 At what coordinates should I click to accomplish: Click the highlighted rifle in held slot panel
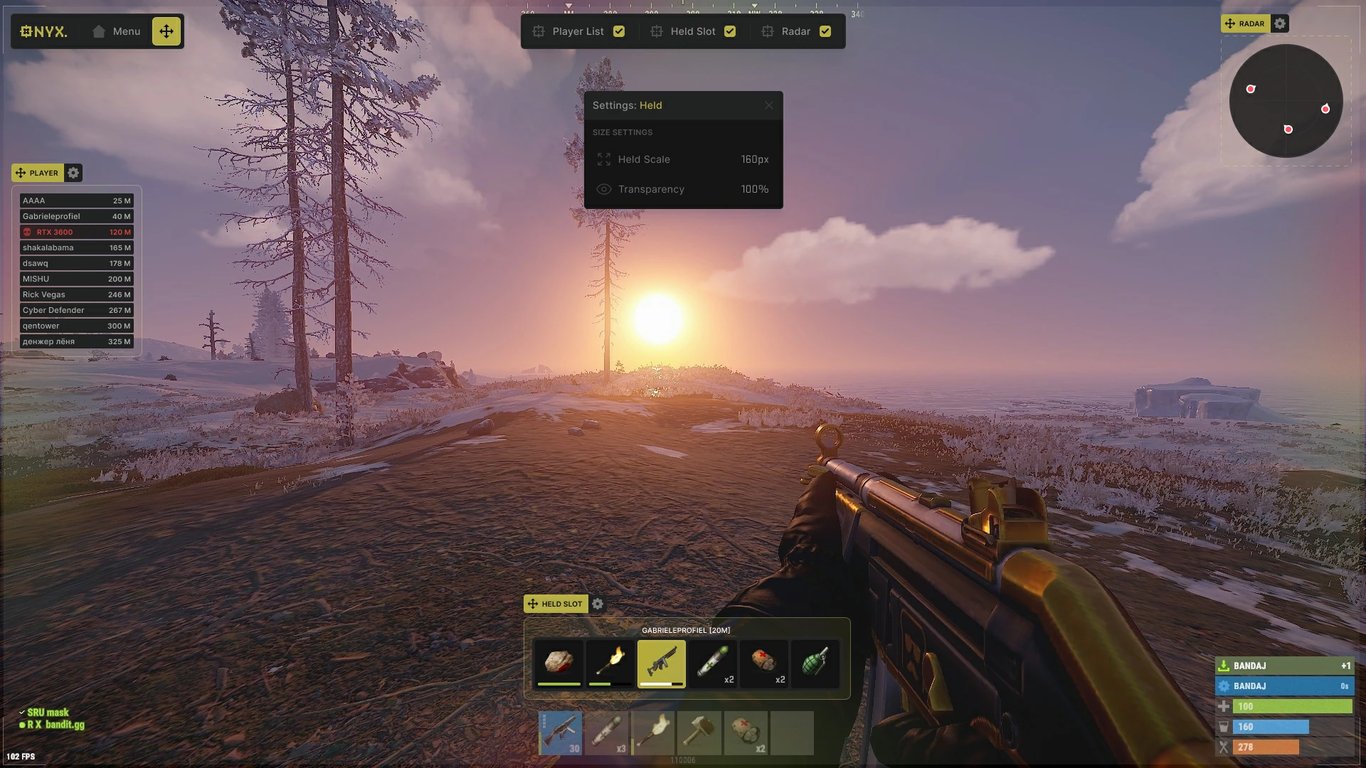coord(661,663)
